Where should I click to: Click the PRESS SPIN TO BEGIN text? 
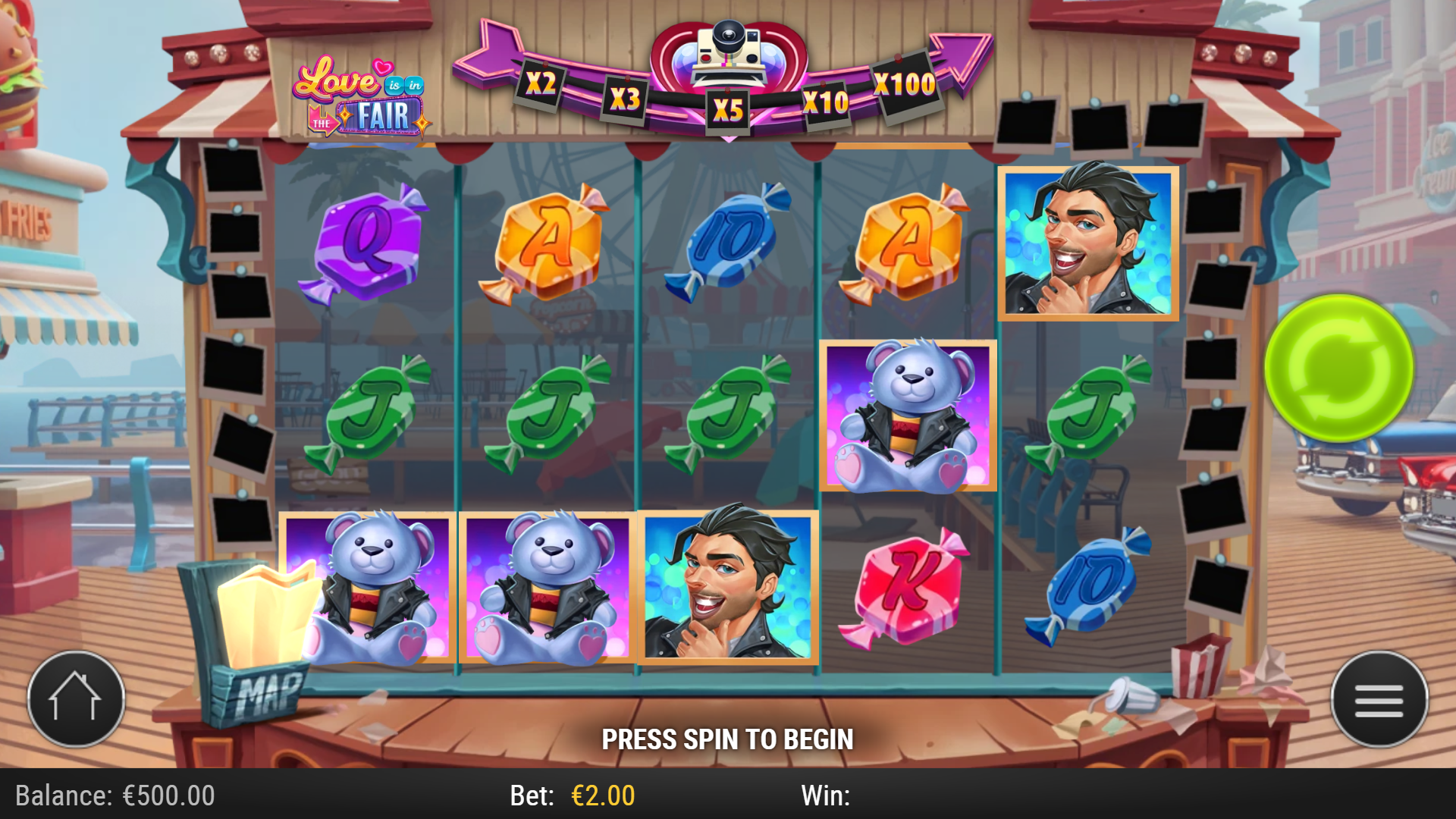click(x=728, y=737)
